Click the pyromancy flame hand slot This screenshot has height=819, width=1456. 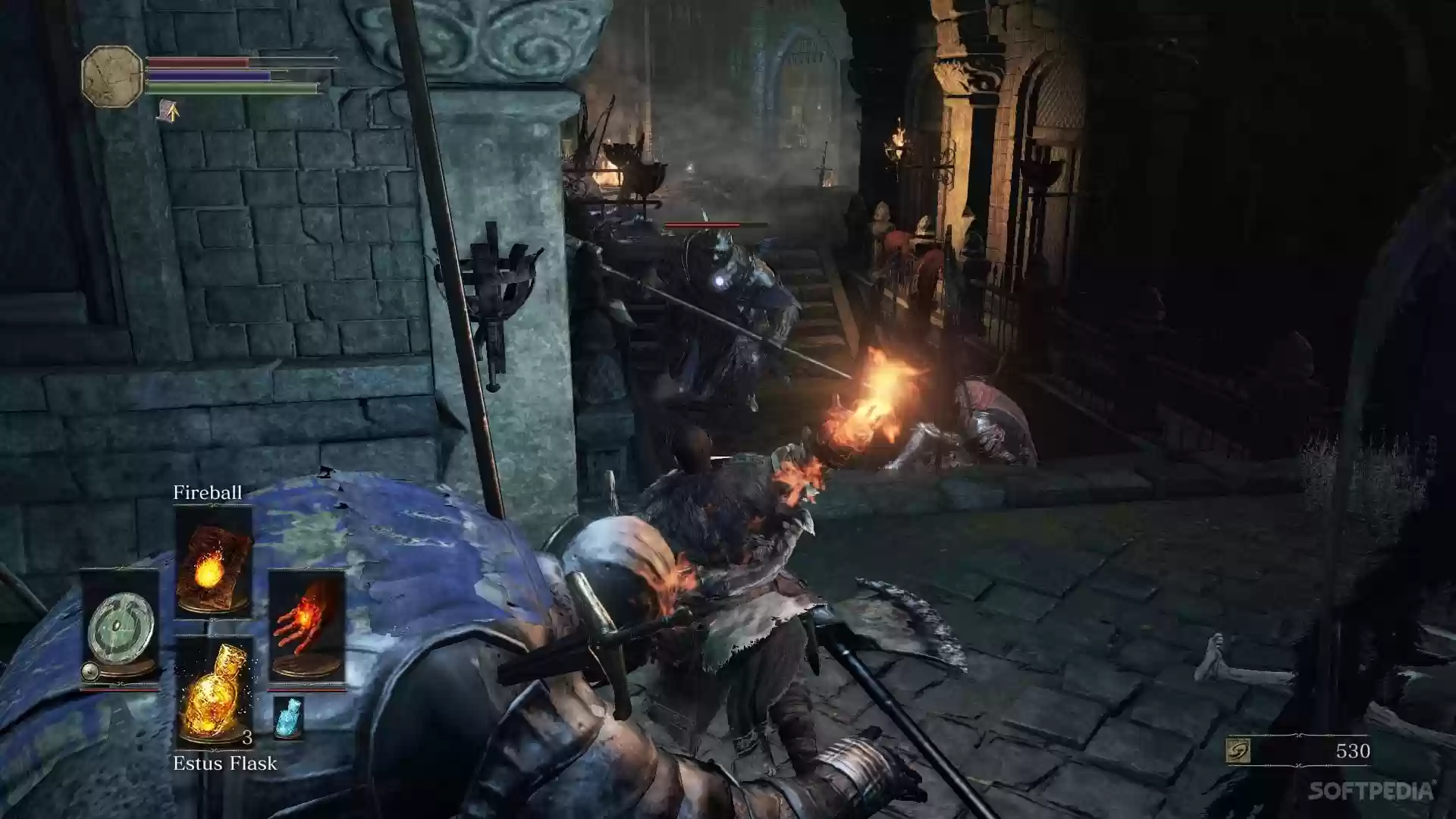[306, 628]
